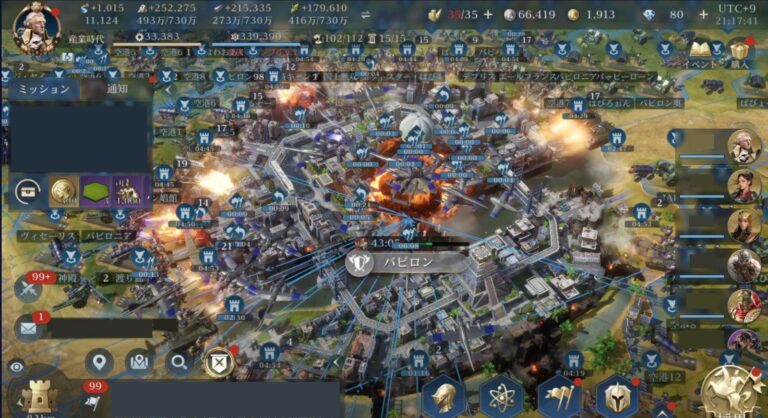Open the knight helmet menu
Viewport: 768px width, 418px height.
tap(444, 396)
